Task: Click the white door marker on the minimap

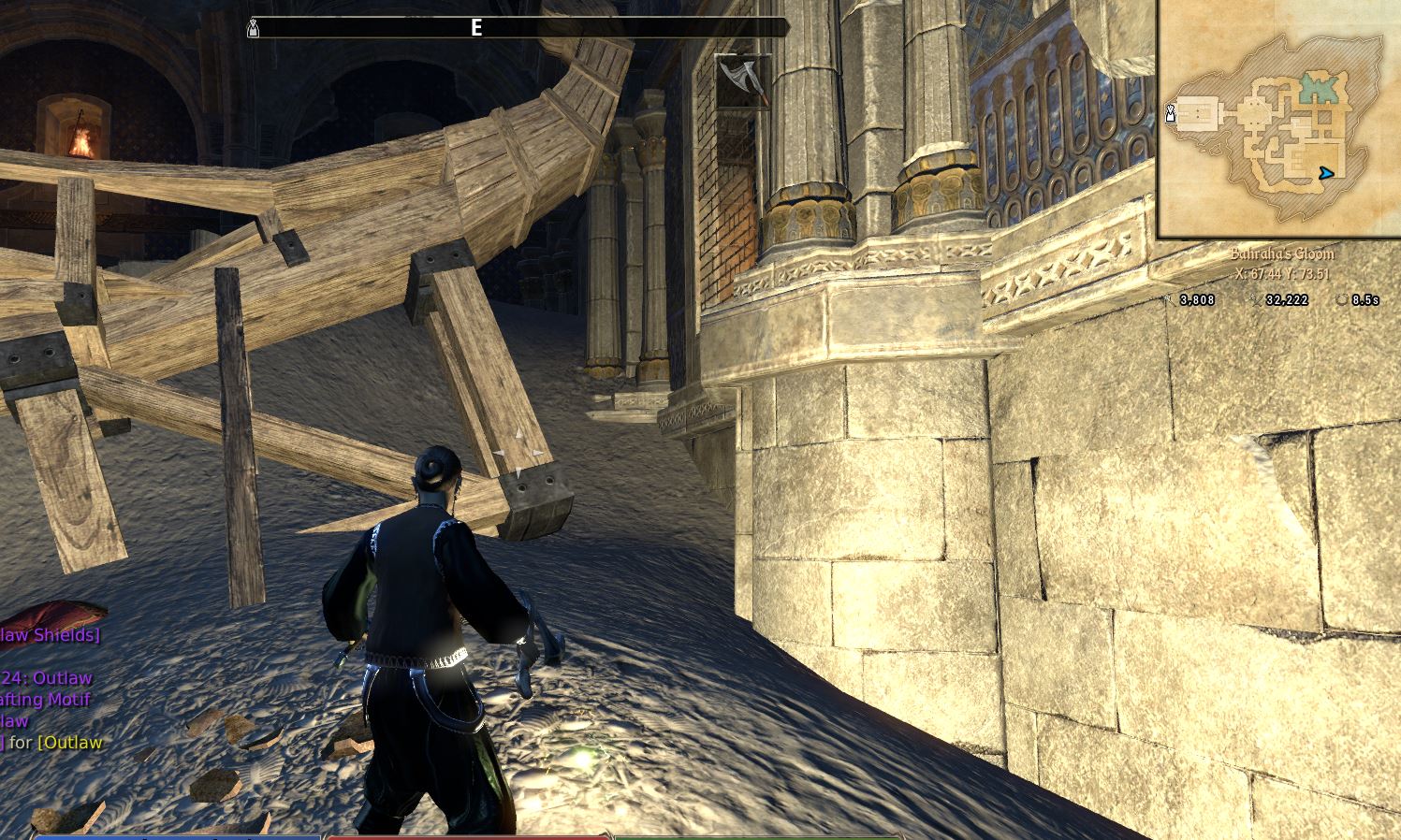Action: [x=1170, y=113]
